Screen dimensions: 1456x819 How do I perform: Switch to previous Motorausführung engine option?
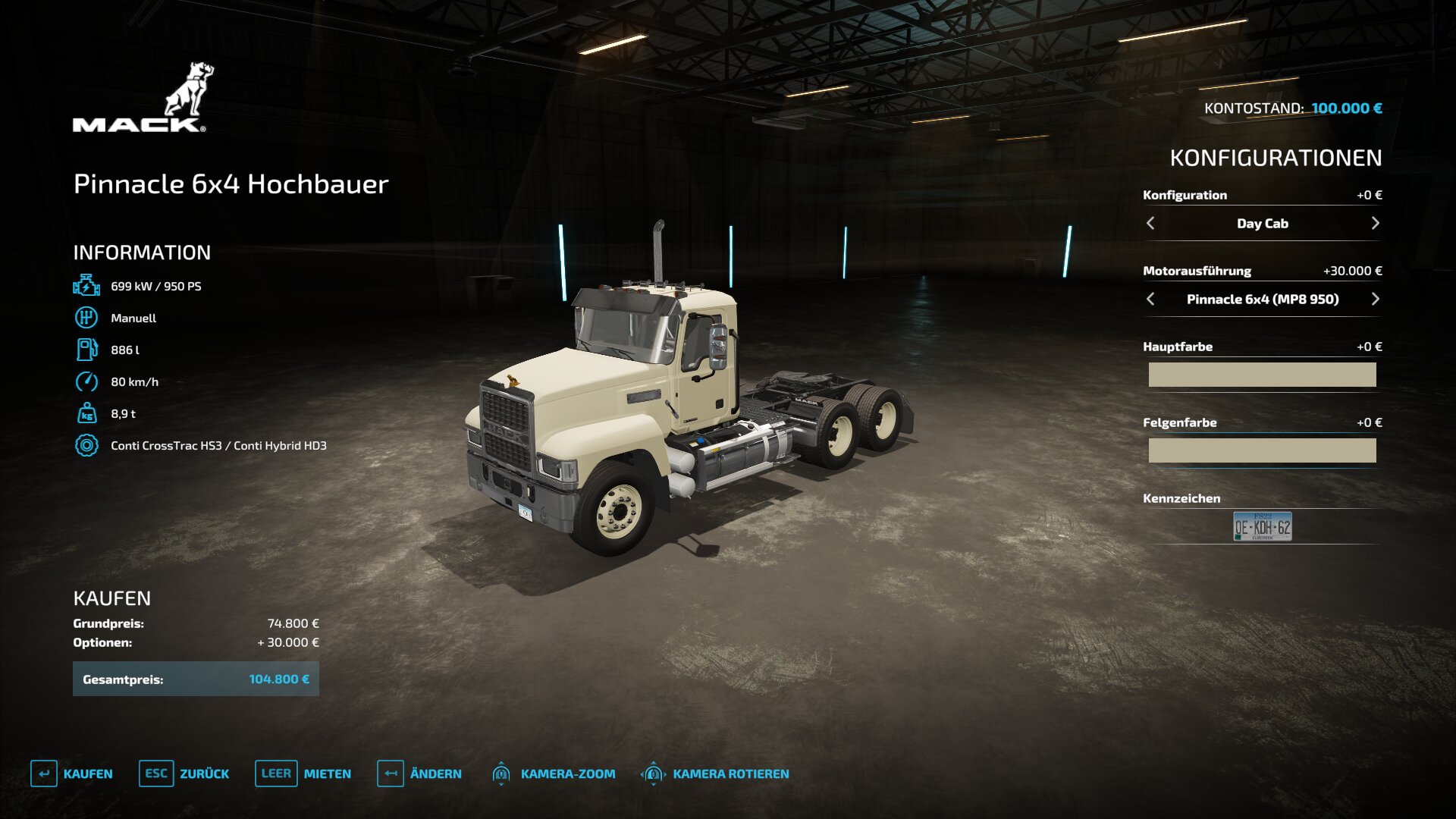coord(1150,299)
